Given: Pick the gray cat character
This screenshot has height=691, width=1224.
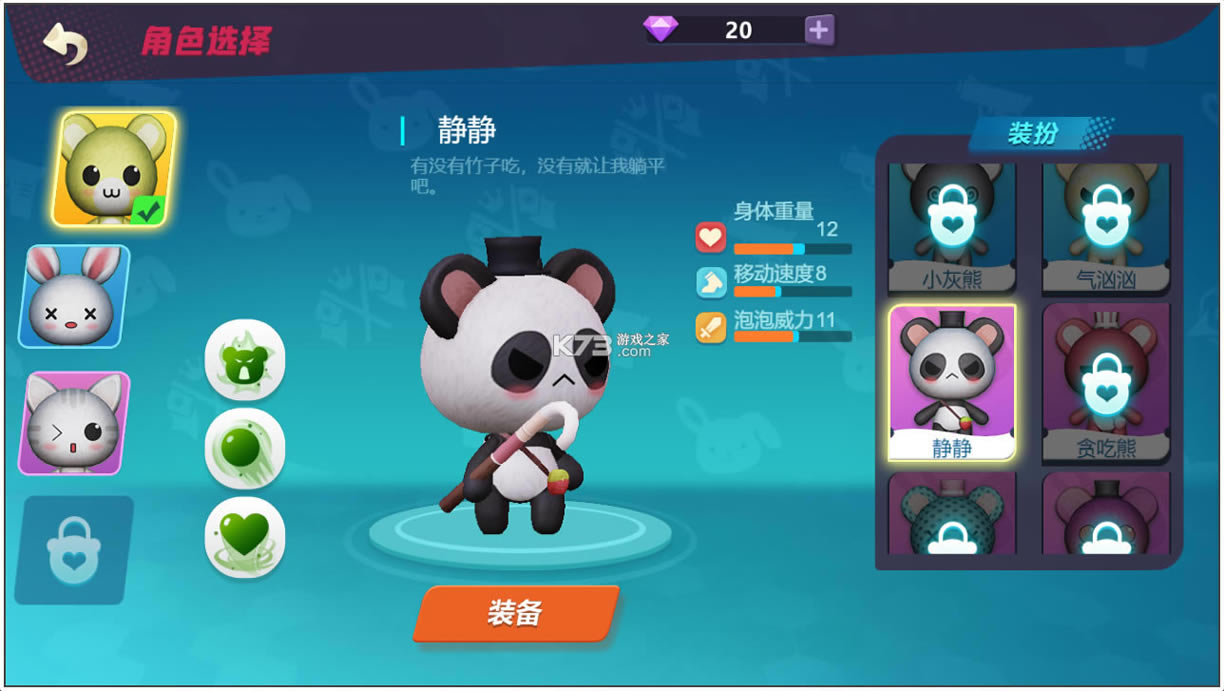Looking at the screenshot, I should [75, 422].
